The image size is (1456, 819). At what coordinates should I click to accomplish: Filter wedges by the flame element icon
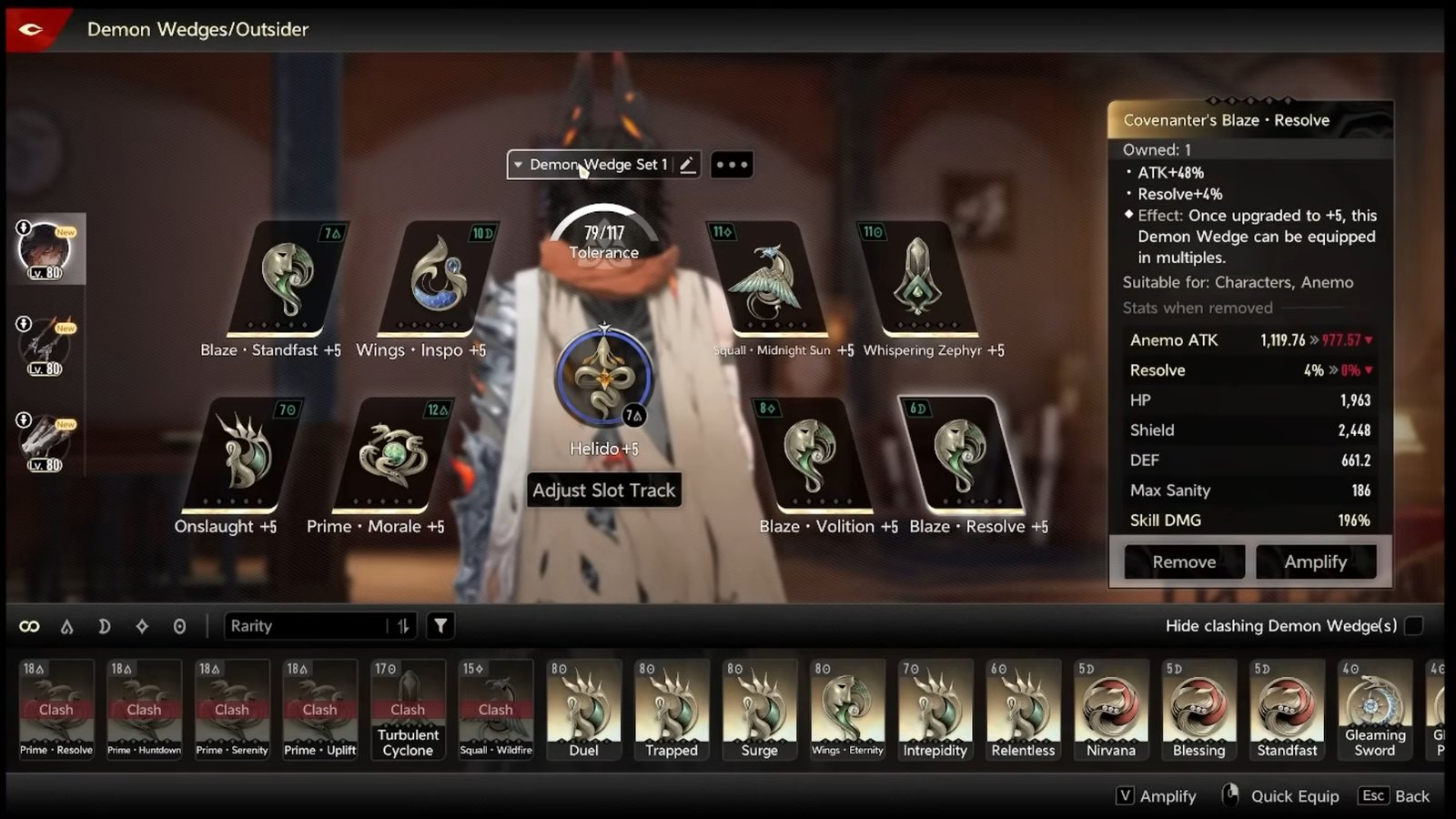[x=67, y=625]
